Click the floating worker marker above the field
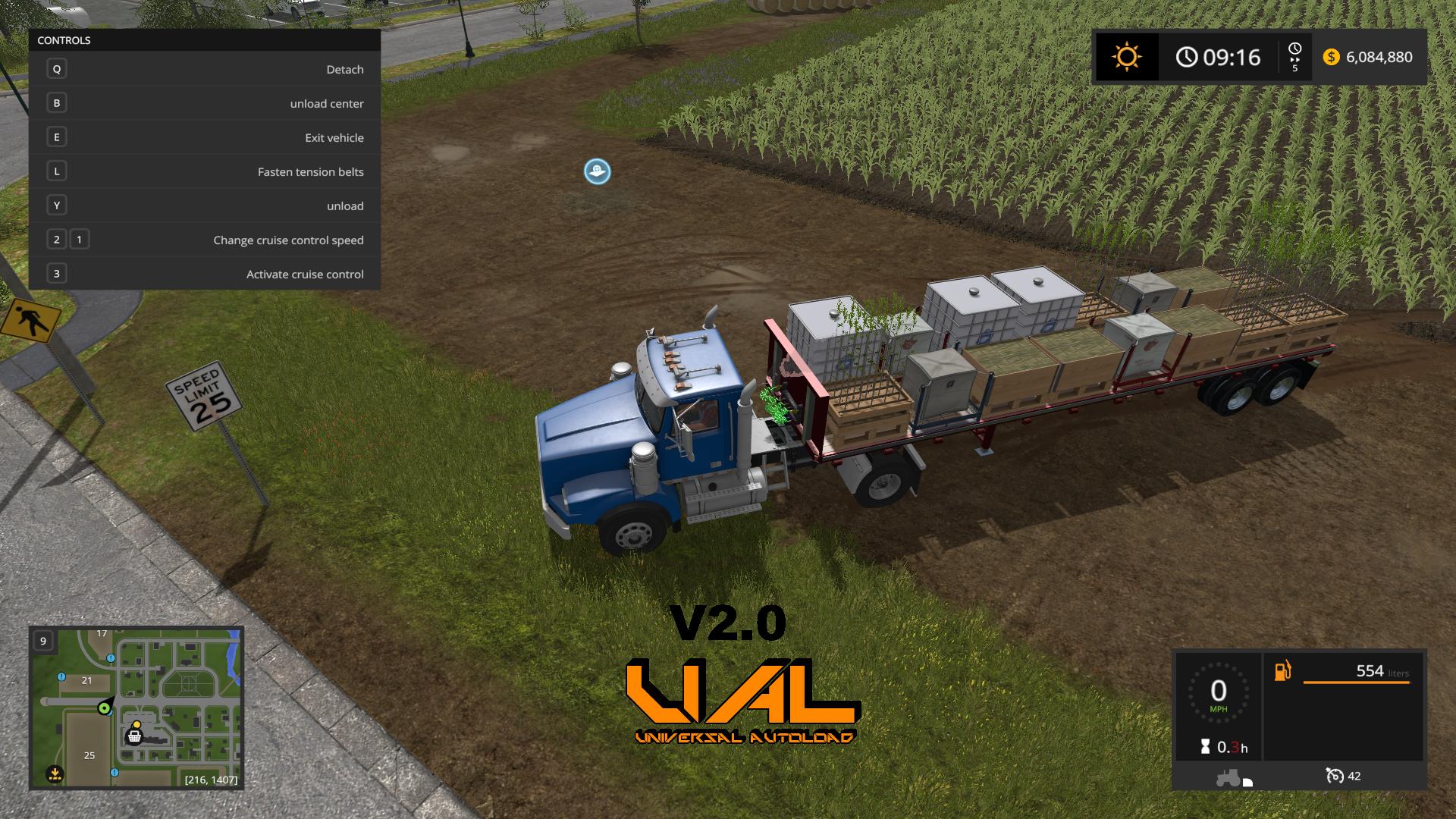Screen dimensions: 1456x819 (598, 171)
